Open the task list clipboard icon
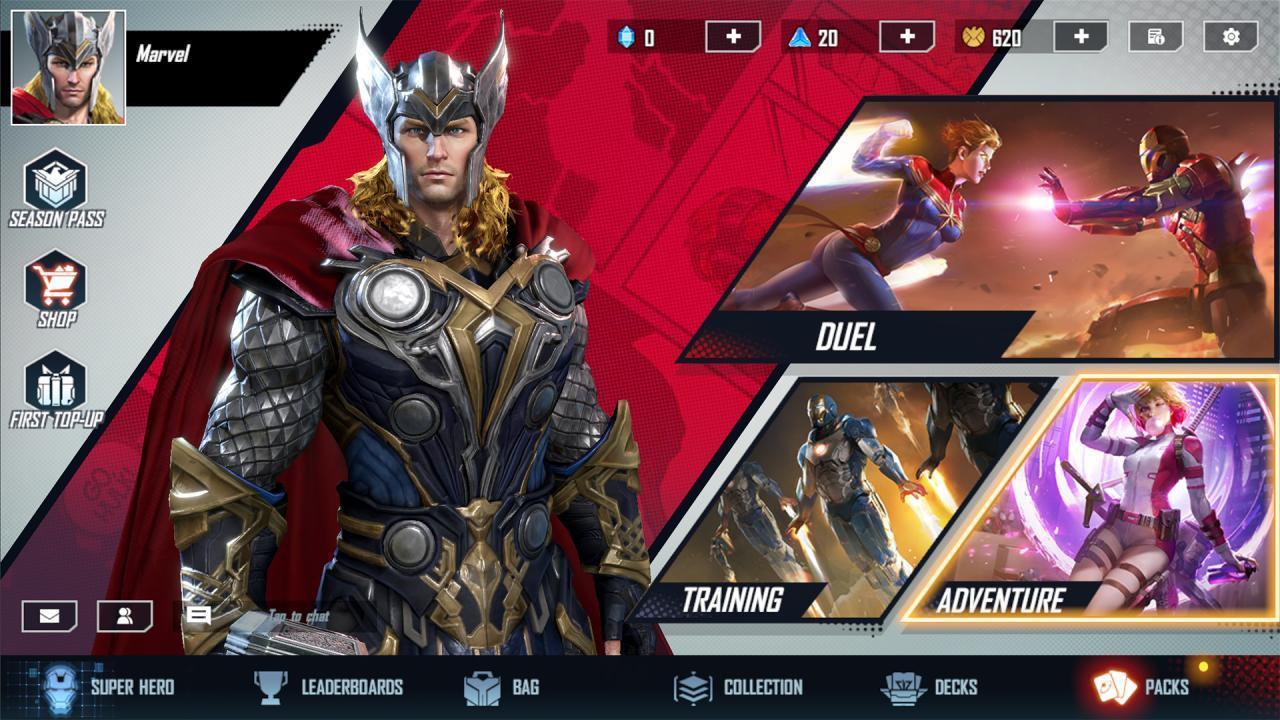Image resolution: width=1280 pixels, height=720 pixels. click(x=1156, y=37)
